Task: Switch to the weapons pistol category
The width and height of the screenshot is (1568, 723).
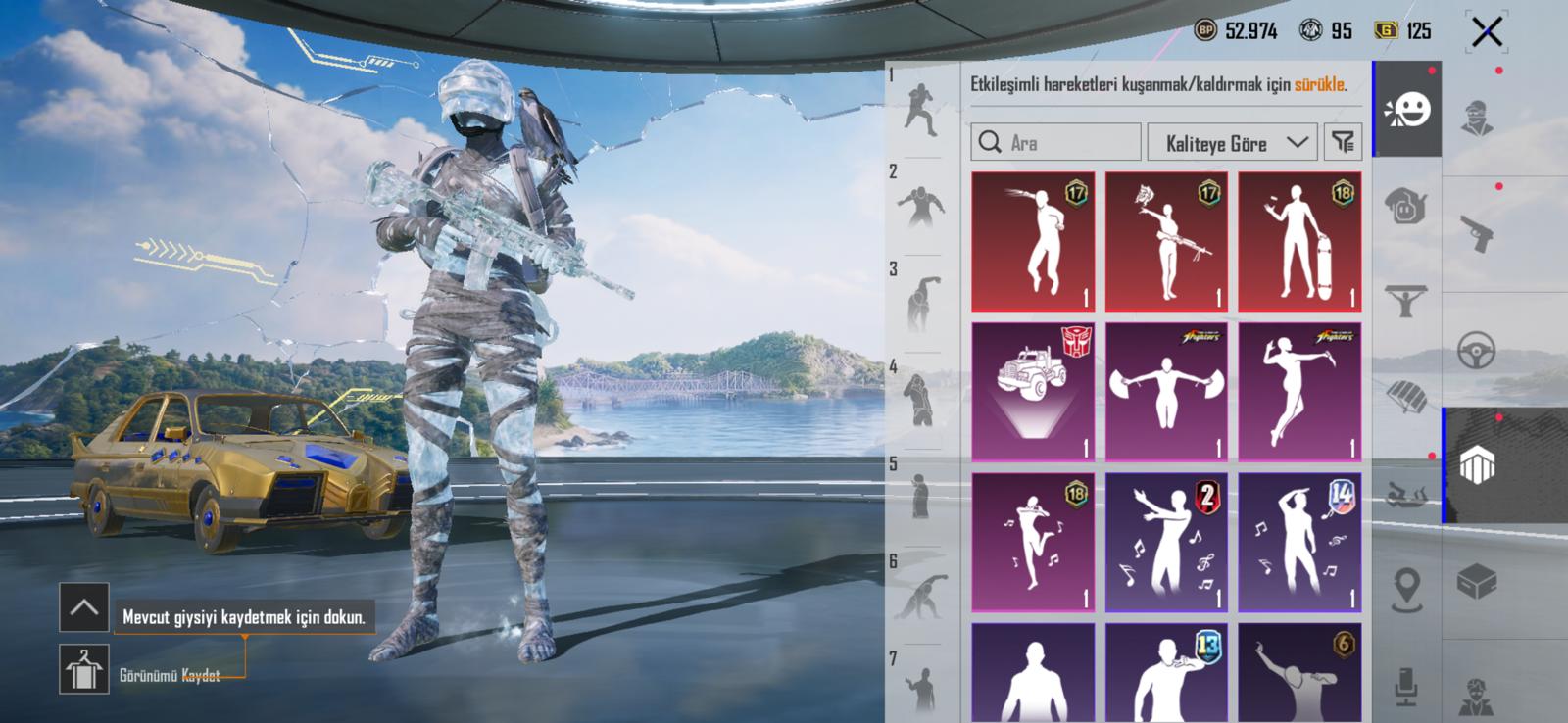Action: (x=1476, y=233)
